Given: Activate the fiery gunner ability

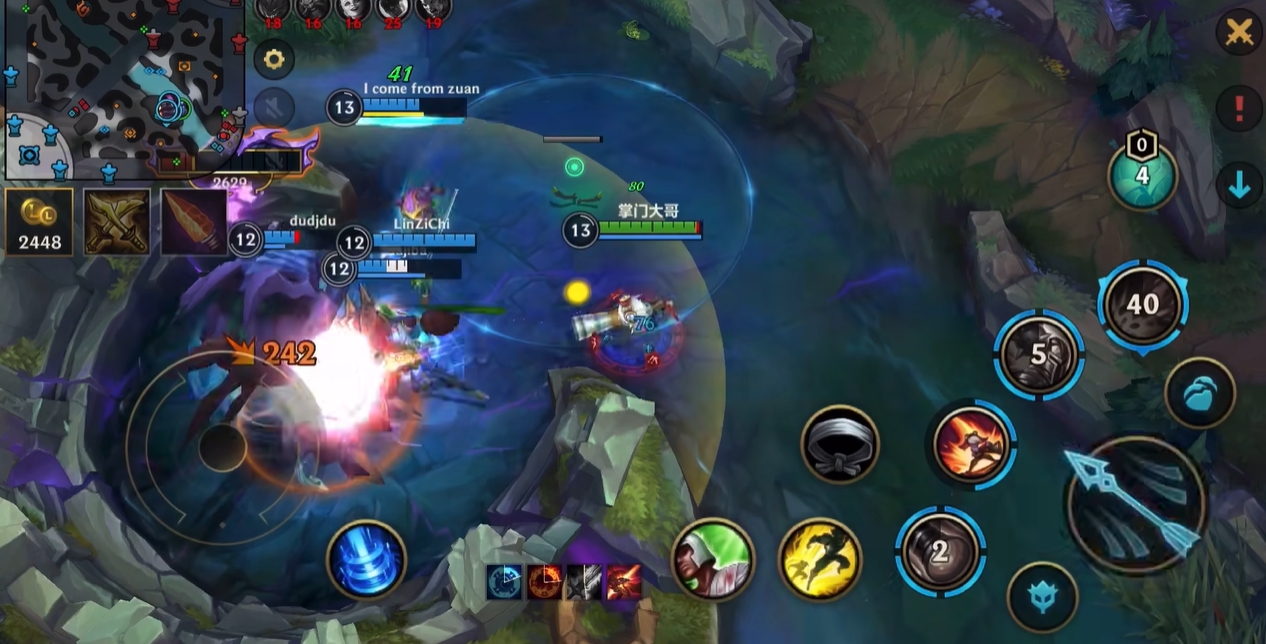Looking at the screenshot, I should [x=970, y=444].
